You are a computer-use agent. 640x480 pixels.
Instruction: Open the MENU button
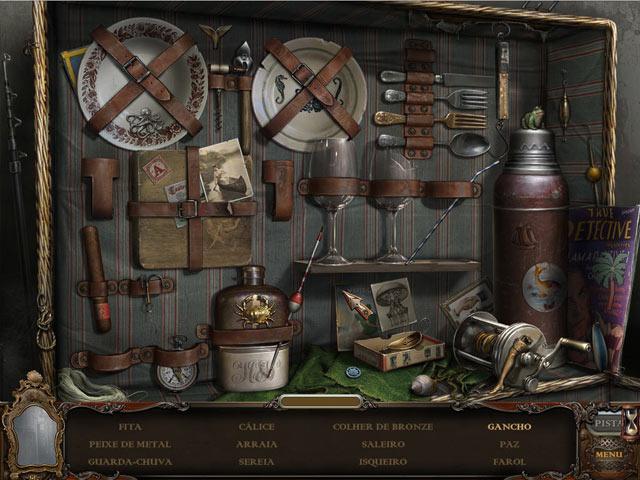608,455
